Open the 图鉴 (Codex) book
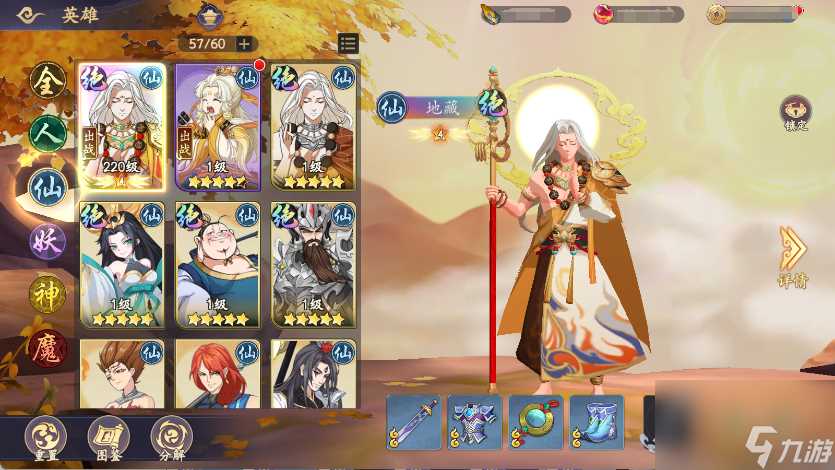This screenshot has height=470, width=835. coord(108,437)
